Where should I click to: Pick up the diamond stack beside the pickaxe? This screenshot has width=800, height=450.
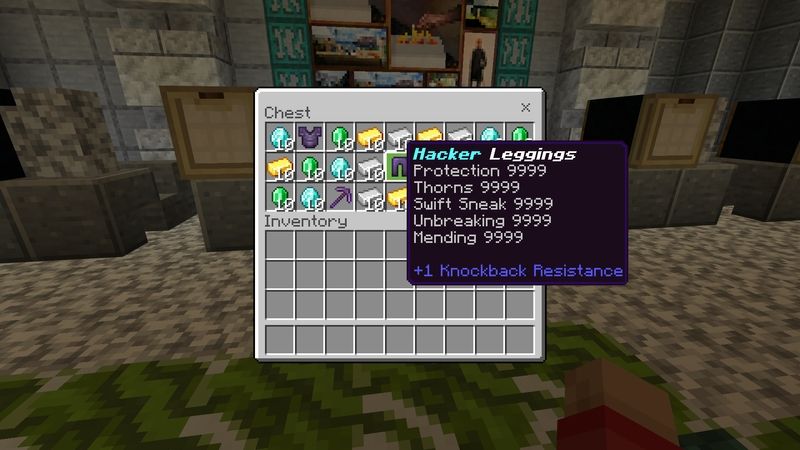click(309, 197)
